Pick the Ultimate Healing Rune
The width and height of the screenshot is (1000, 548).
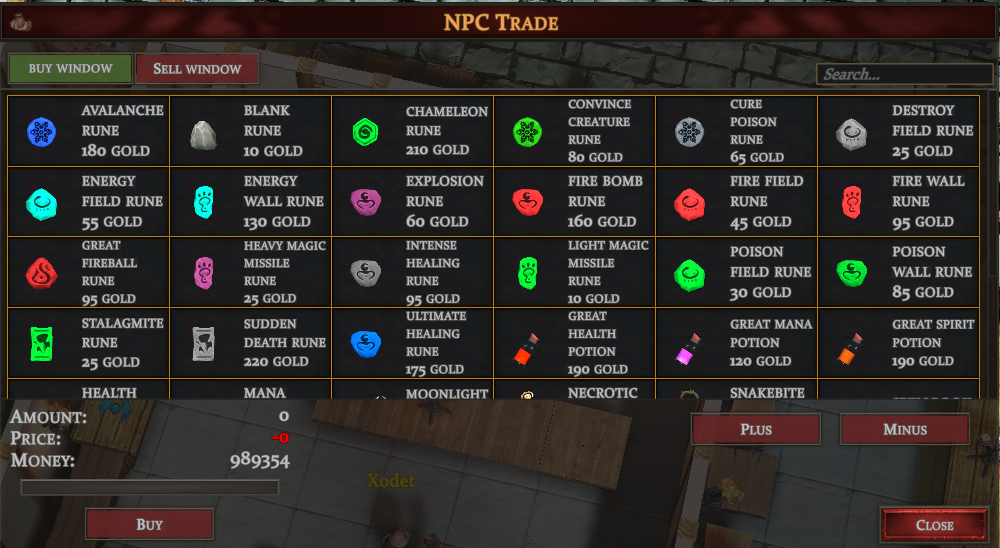pyautogui.click(x=412, y=342)
